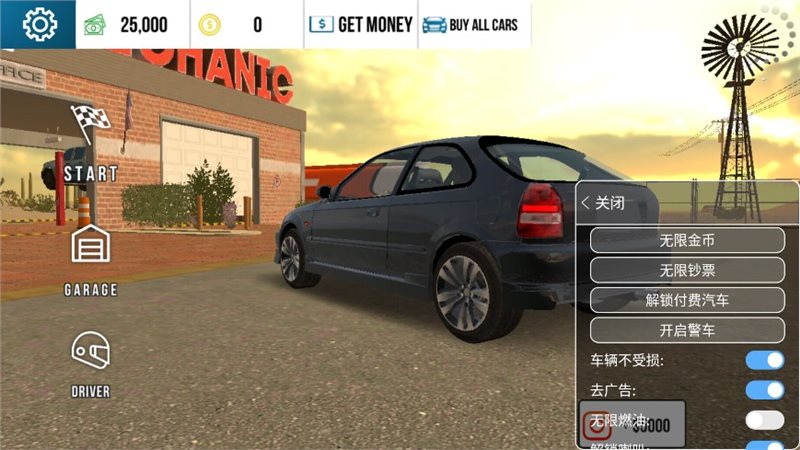
Task: Click the GET MONEY button
Action: click(360, 24)
